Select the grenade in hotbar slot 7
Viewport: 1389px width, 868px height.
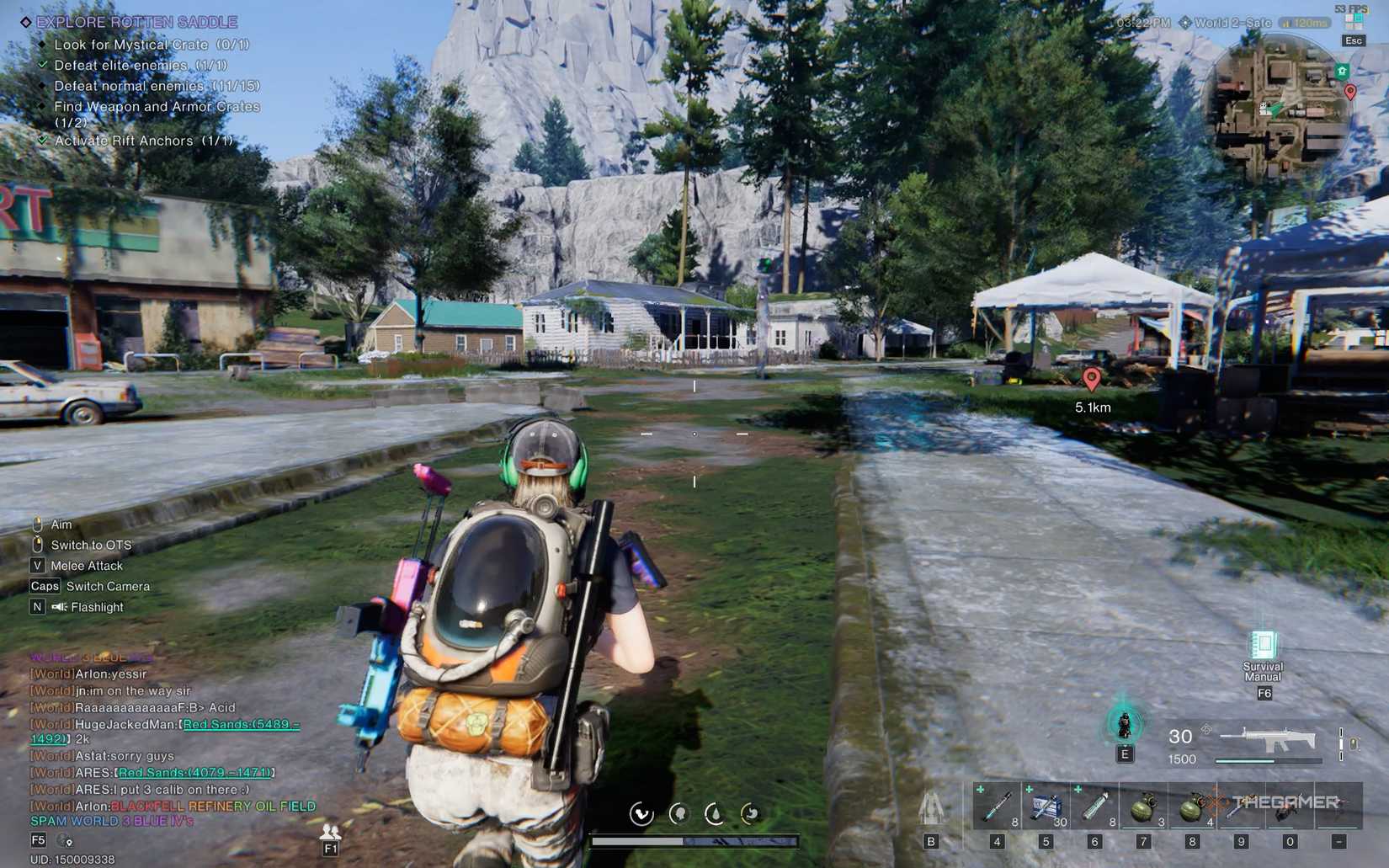tap(1143, 806)
